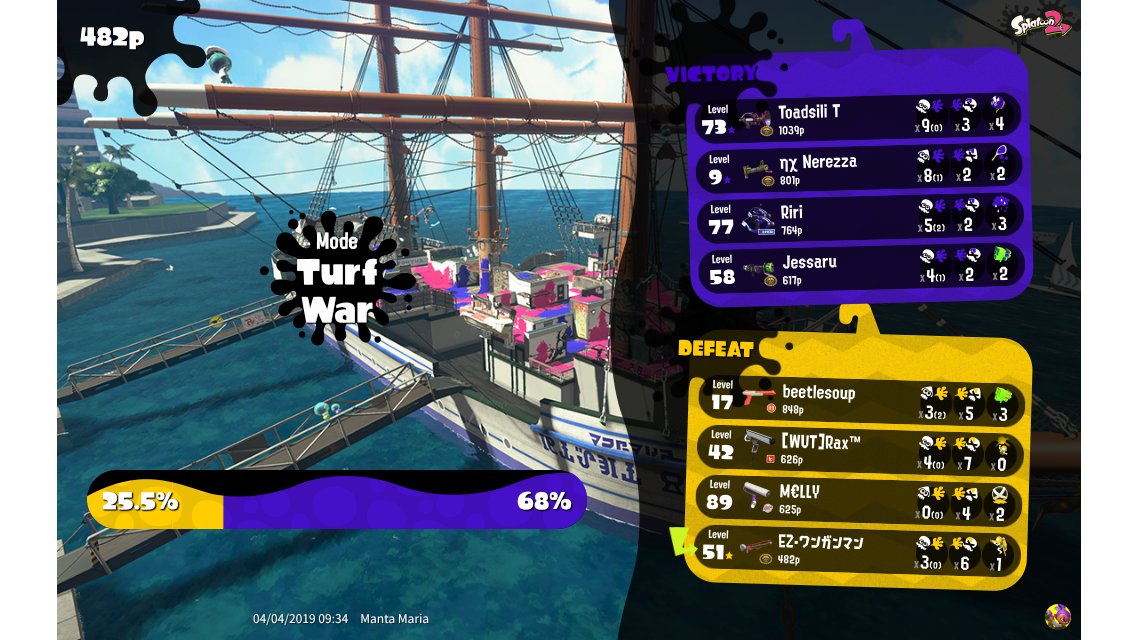Select the EZ-ワンガンマン player row
The image size is (1138, 640).
pos(858,550)
